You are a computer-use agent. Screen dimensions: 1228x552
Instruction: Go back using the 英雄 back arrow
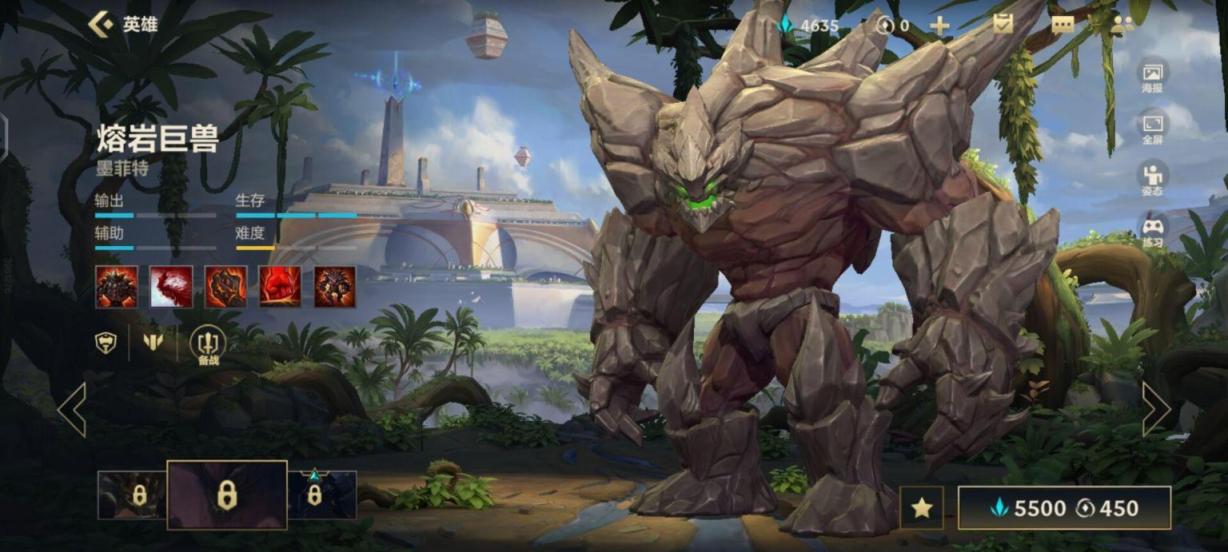[x=100, y=24]
